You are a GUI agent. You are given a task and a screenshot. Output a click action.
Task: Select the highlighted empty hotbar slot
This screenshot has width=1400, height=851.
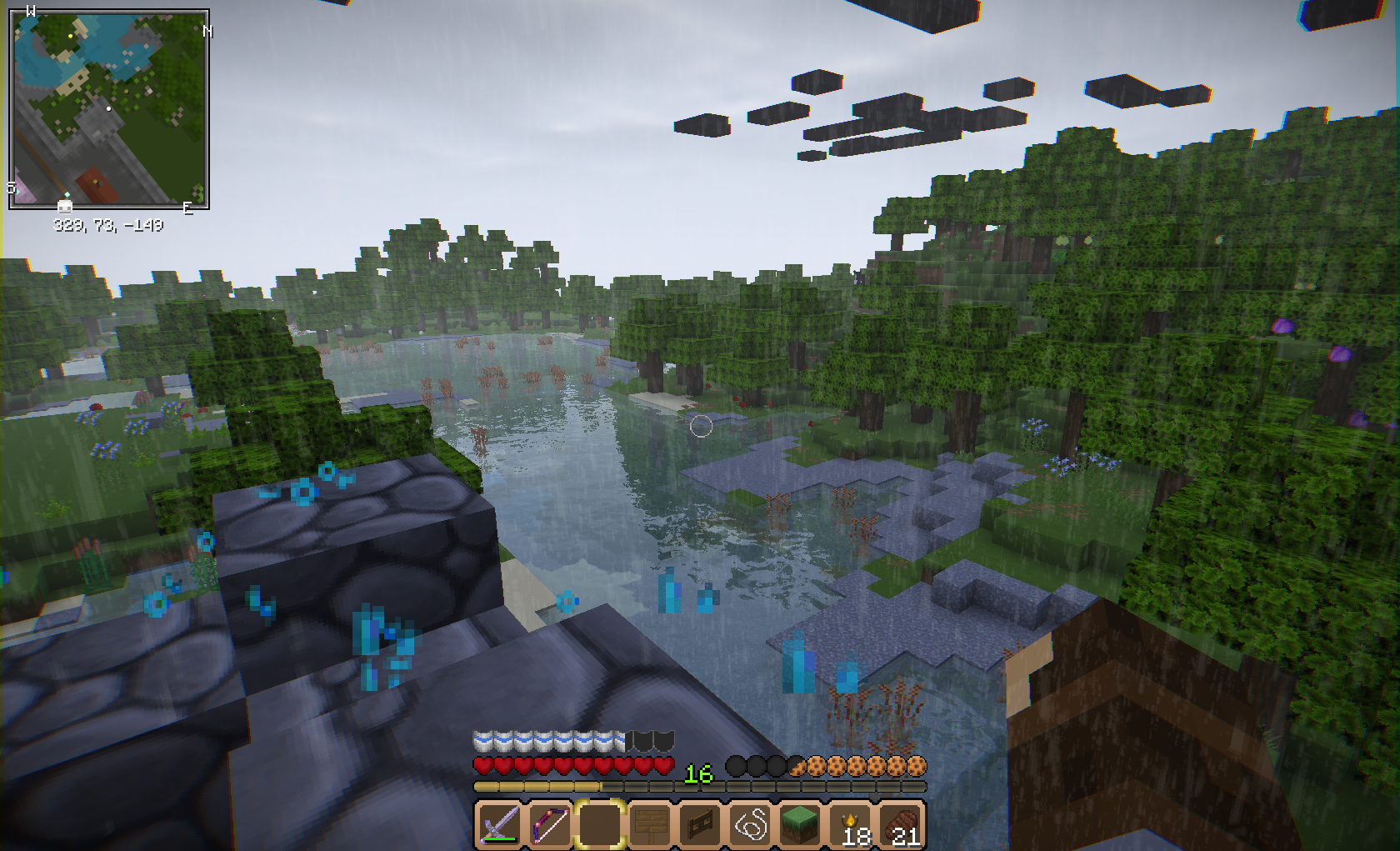[x=600, y=824]
